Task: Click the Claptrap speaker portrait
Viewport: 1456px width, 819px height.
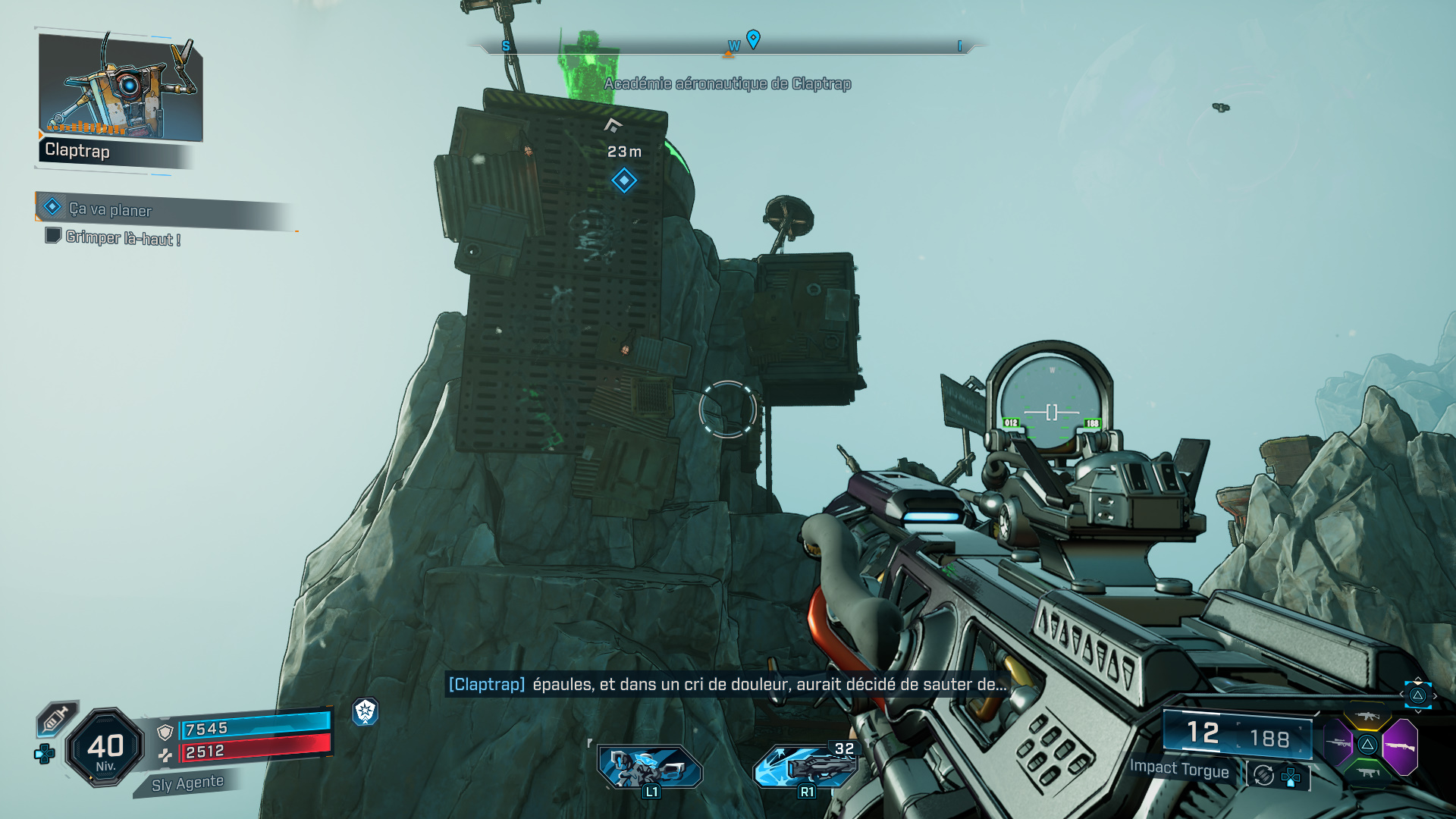Action: point(121,86)
